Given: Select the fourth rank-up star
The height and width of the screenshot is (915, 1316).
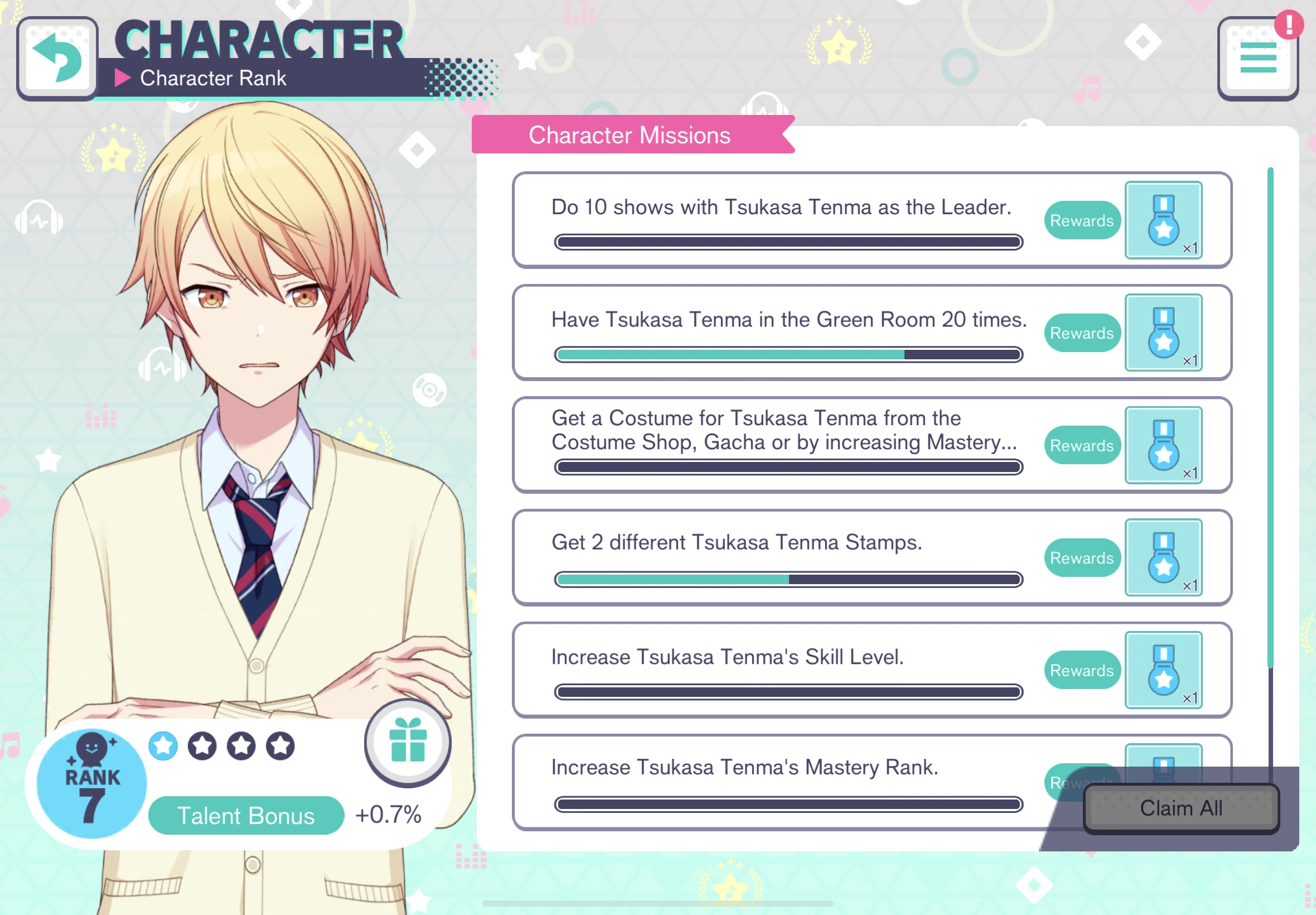Looking at the screenshot, I should point(279,745).
